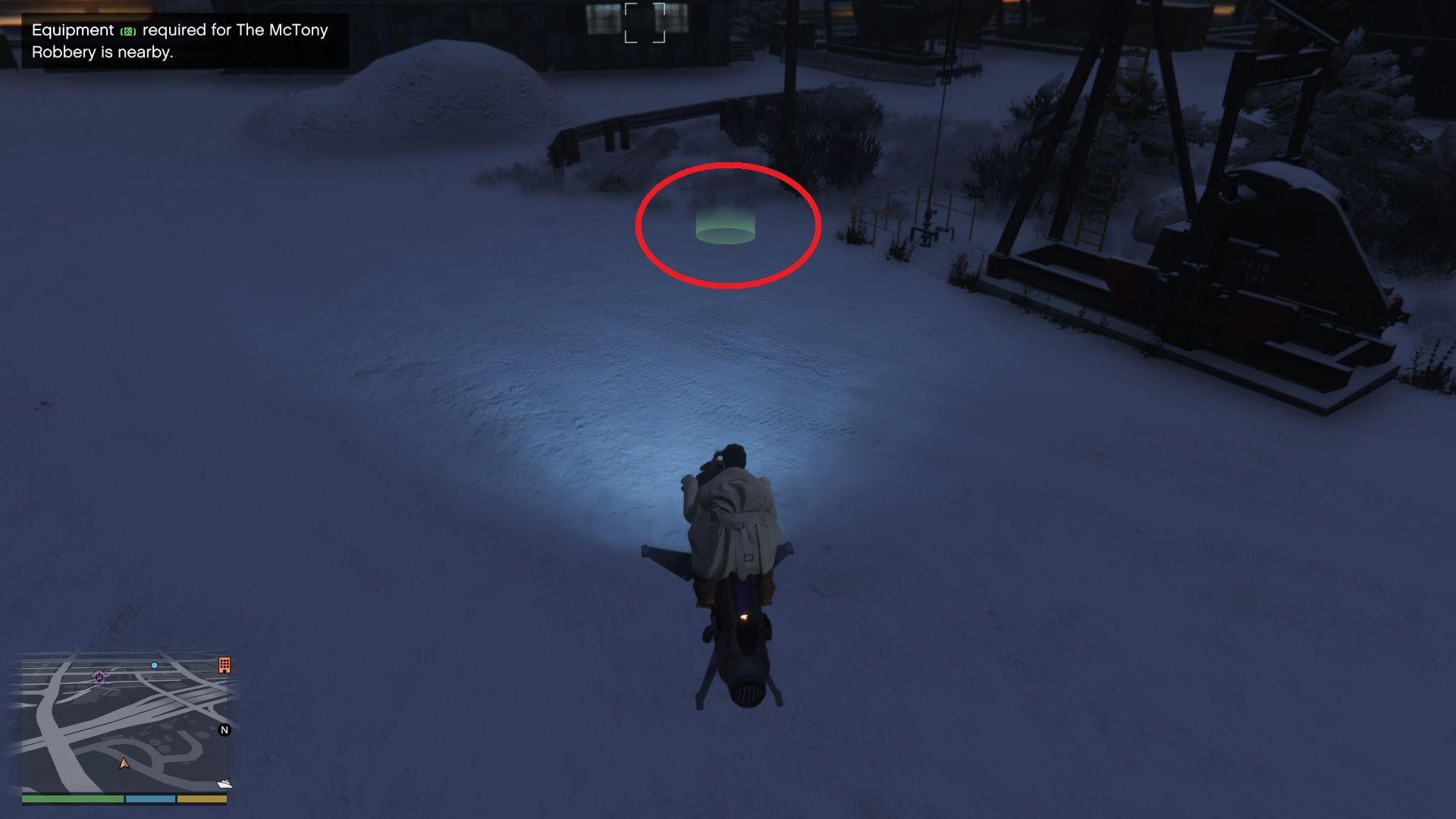The image size is (1456, 819).
Task: Click the glowing green equipment pickup marker
Action: [726, 229]
